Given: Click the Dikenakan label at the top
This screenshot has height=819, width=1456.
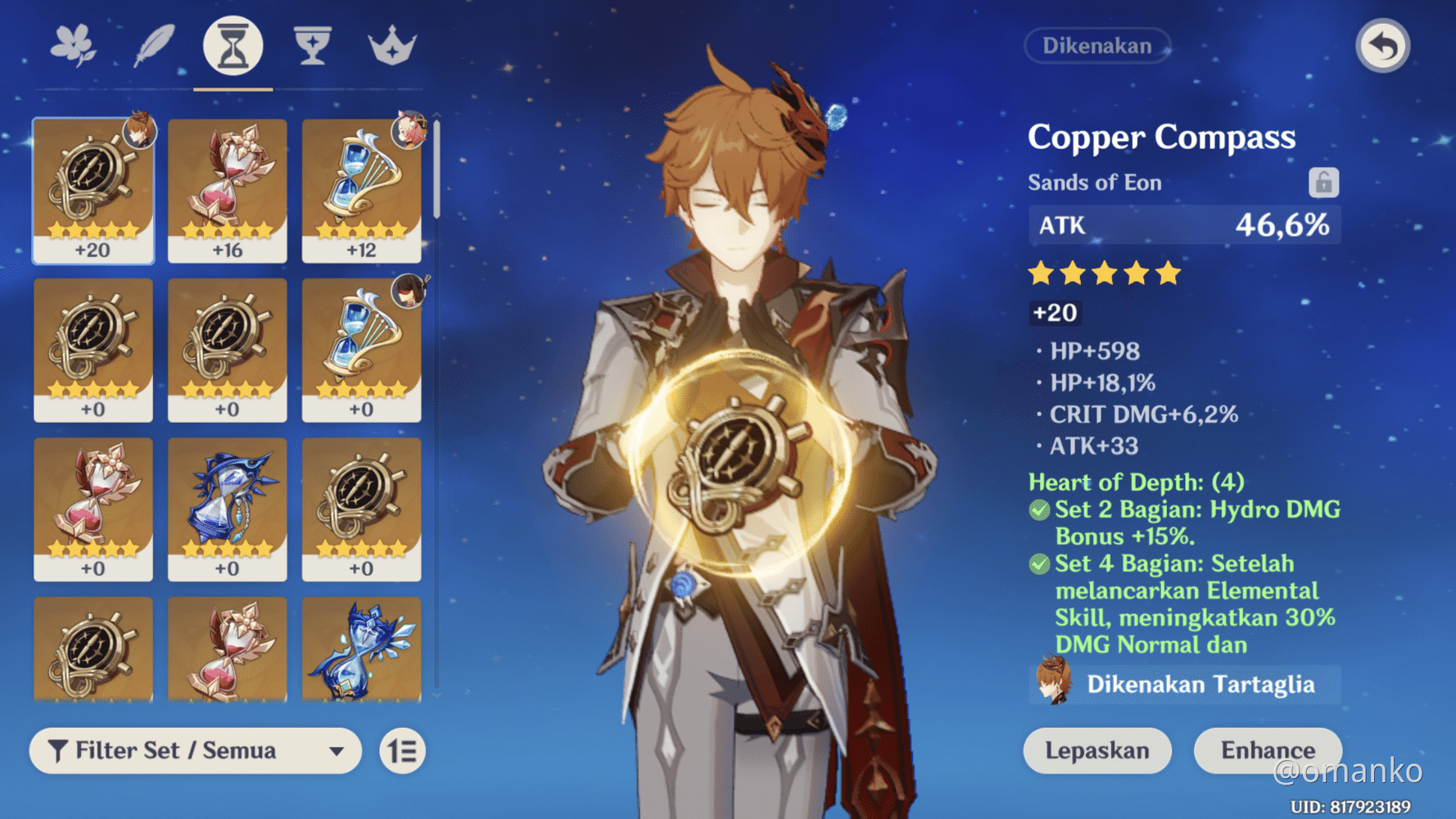Looking at the screenshot, I should [x=1097, y=46].
